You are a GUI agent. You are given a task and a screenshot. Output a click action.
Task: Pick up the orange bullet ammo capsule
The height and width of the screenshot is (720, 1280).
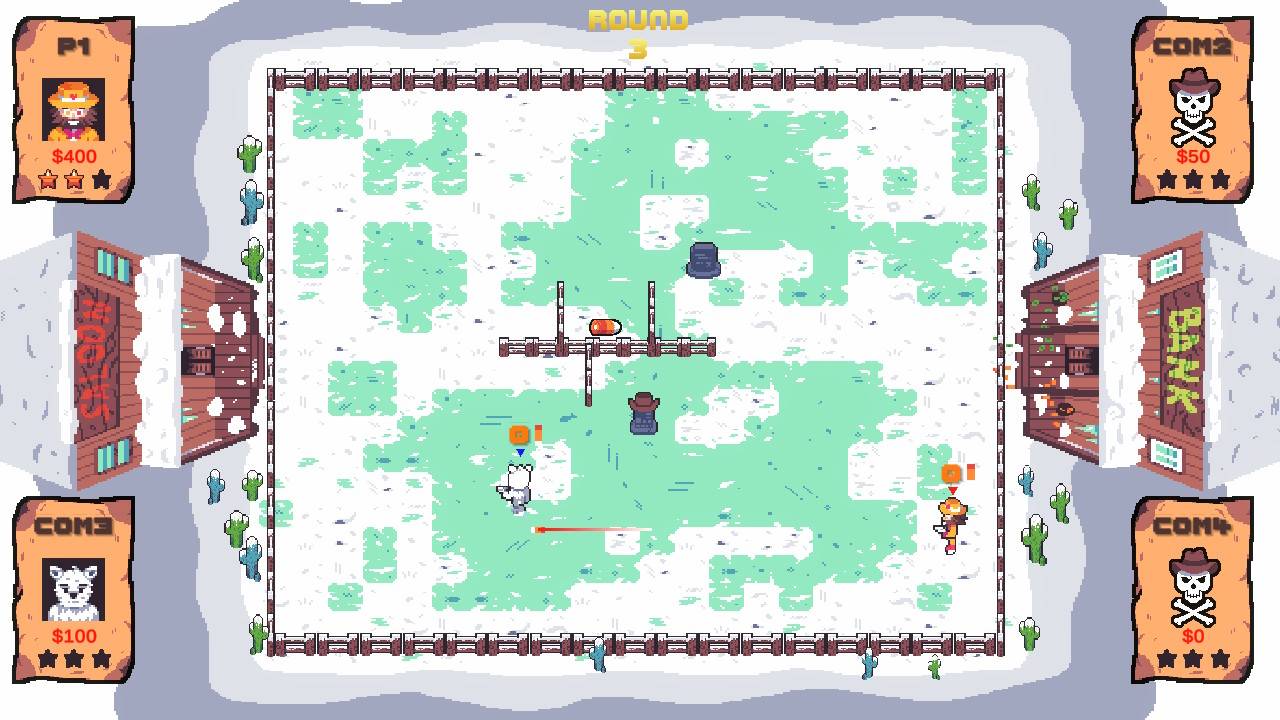pos(606,326)
